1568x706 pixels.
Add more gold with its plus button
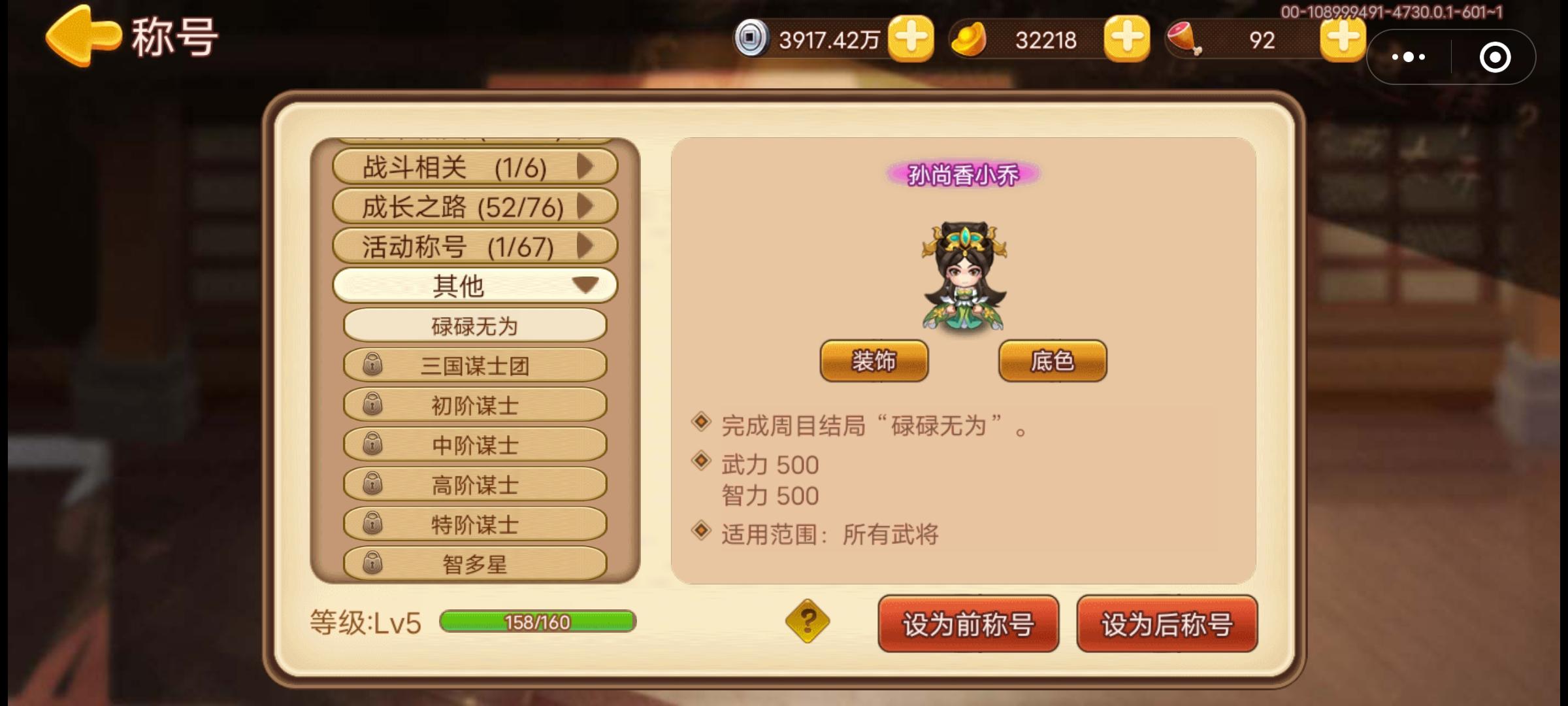[x=1126, y=41]
